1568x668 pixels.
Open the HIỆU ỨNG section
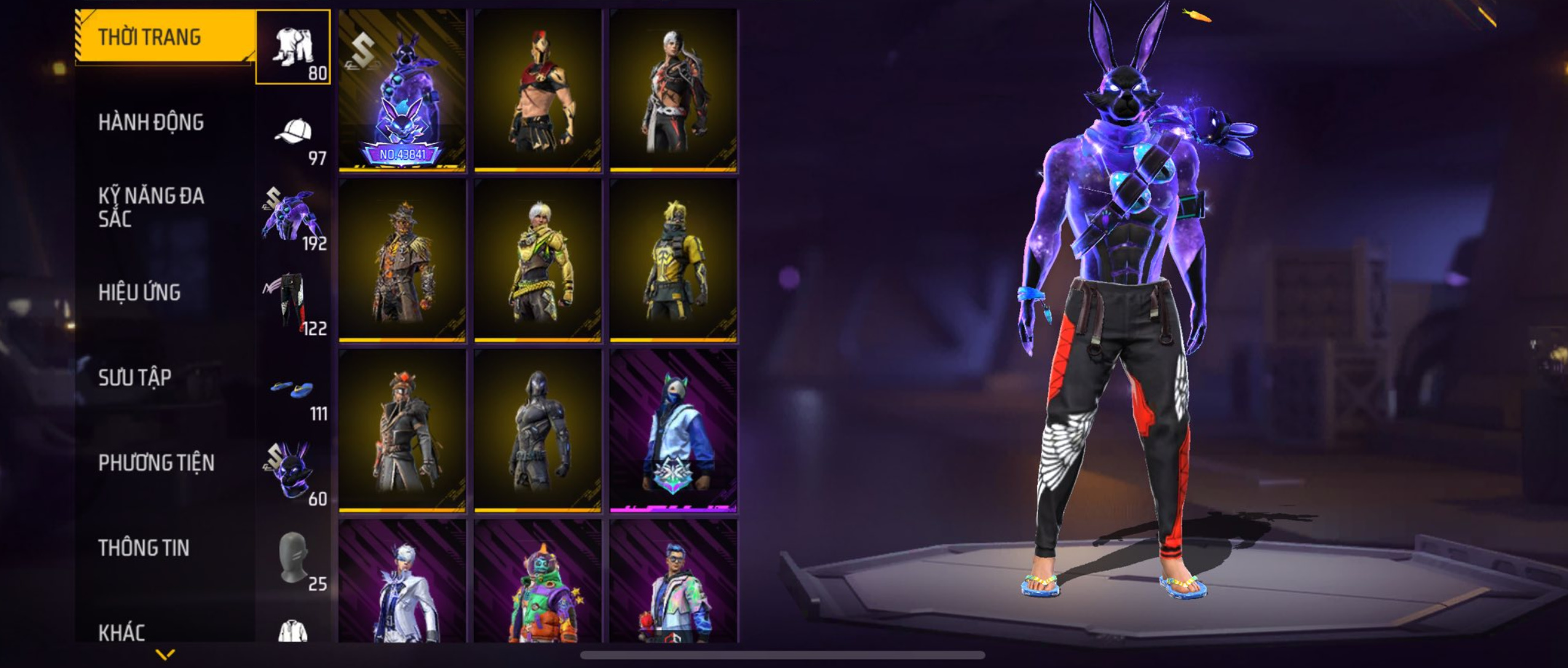point(140,293)
